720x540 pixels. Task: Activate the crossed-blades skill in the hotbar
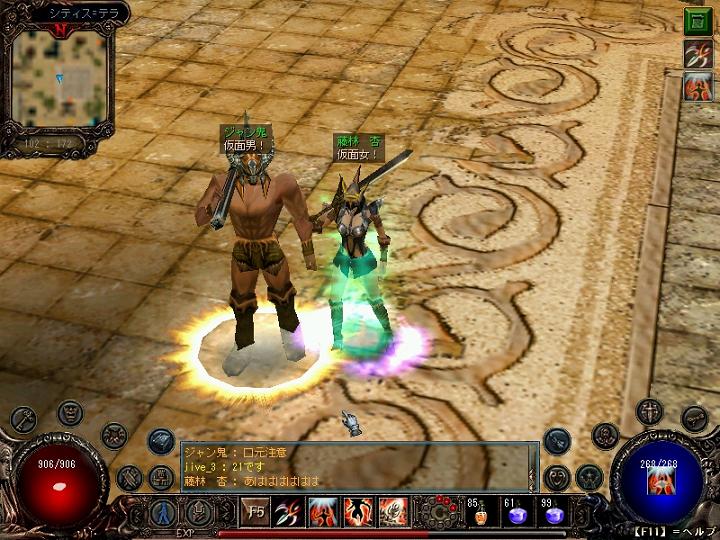[x=290, y=513]
